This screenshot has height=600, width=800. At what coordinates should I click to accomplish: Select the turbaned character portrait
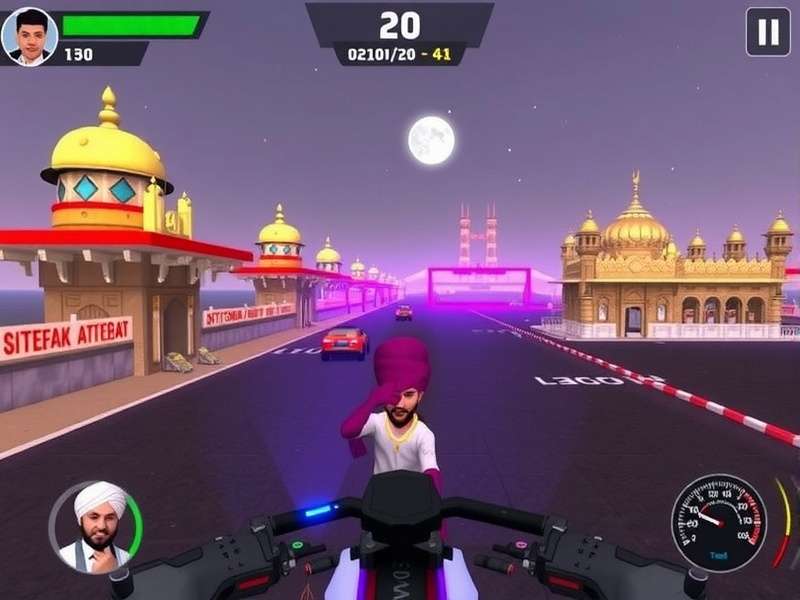pyautogui.click(x=96, y=527)
